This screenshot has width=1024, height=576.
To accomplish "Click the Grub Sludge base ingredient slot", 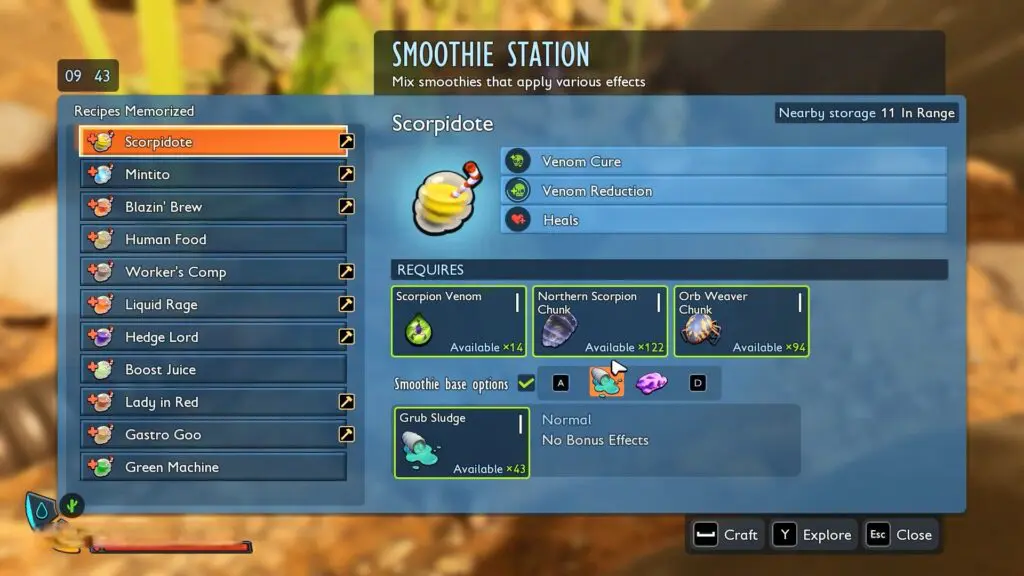I will [460, 442].
